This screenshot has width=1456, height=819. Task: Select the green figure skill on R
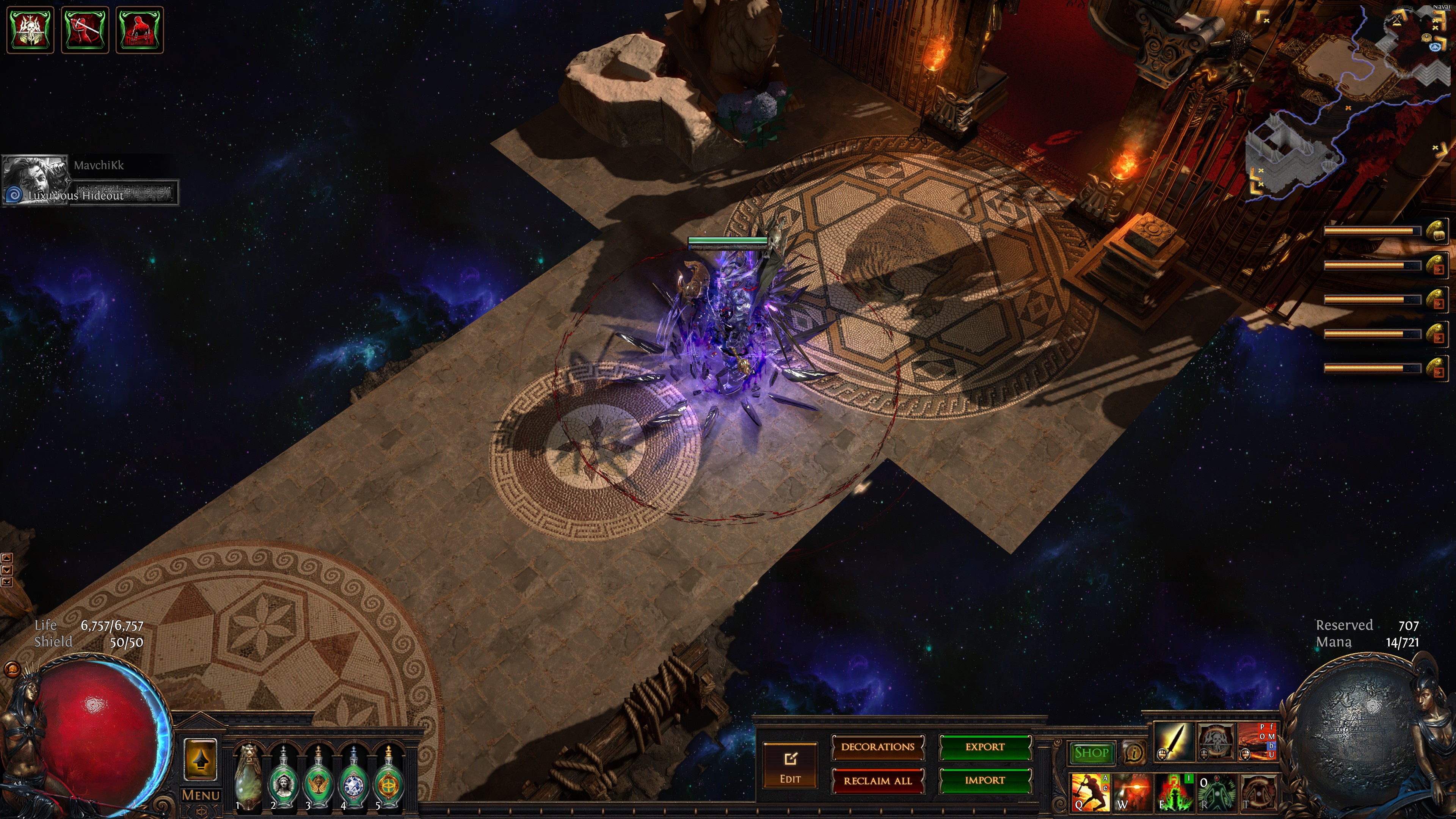(x=1216, y=791)
